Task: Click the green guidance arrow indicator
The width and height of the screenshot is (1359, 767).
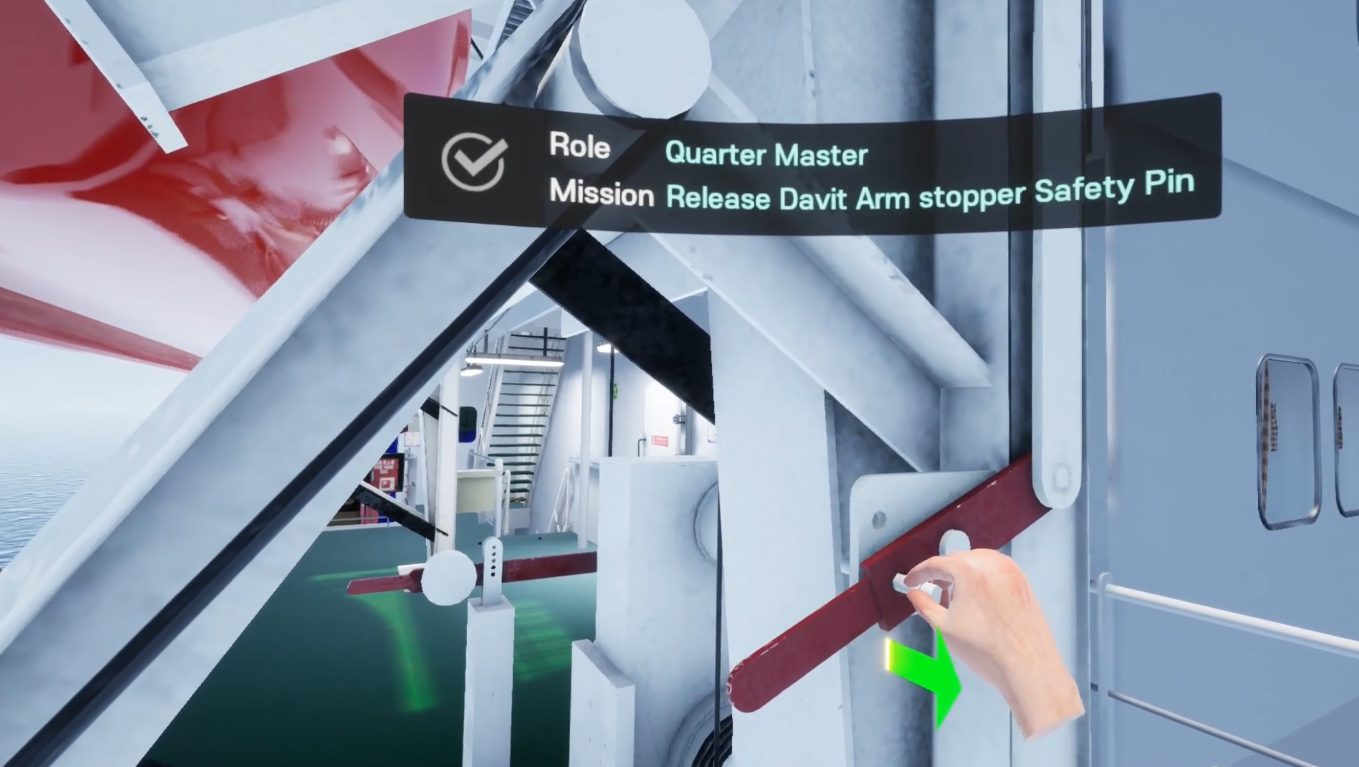Action: 930,675
